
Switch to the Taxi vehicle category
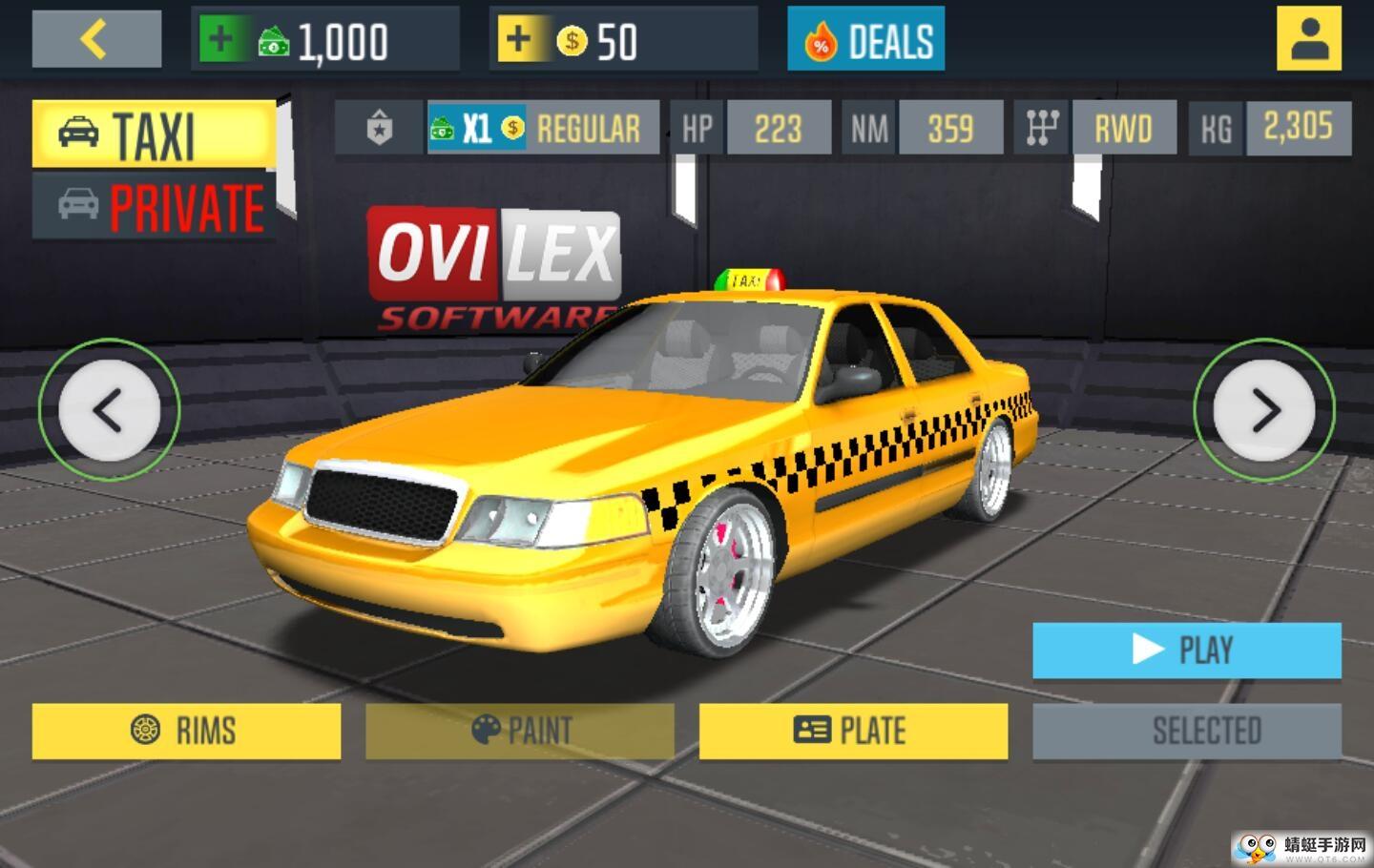153,134
